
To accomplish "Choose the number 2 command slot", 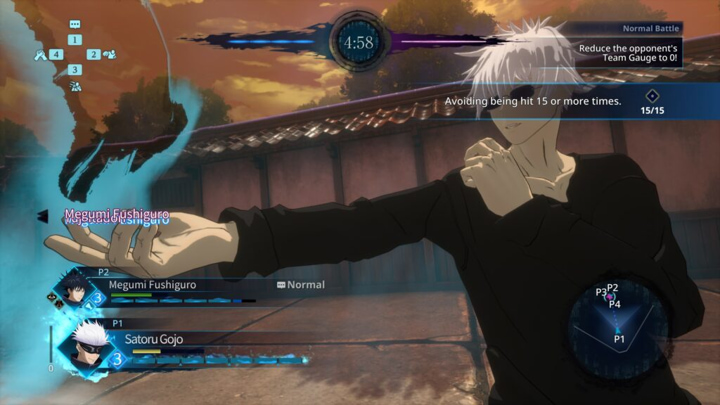I will coord(93,54).
